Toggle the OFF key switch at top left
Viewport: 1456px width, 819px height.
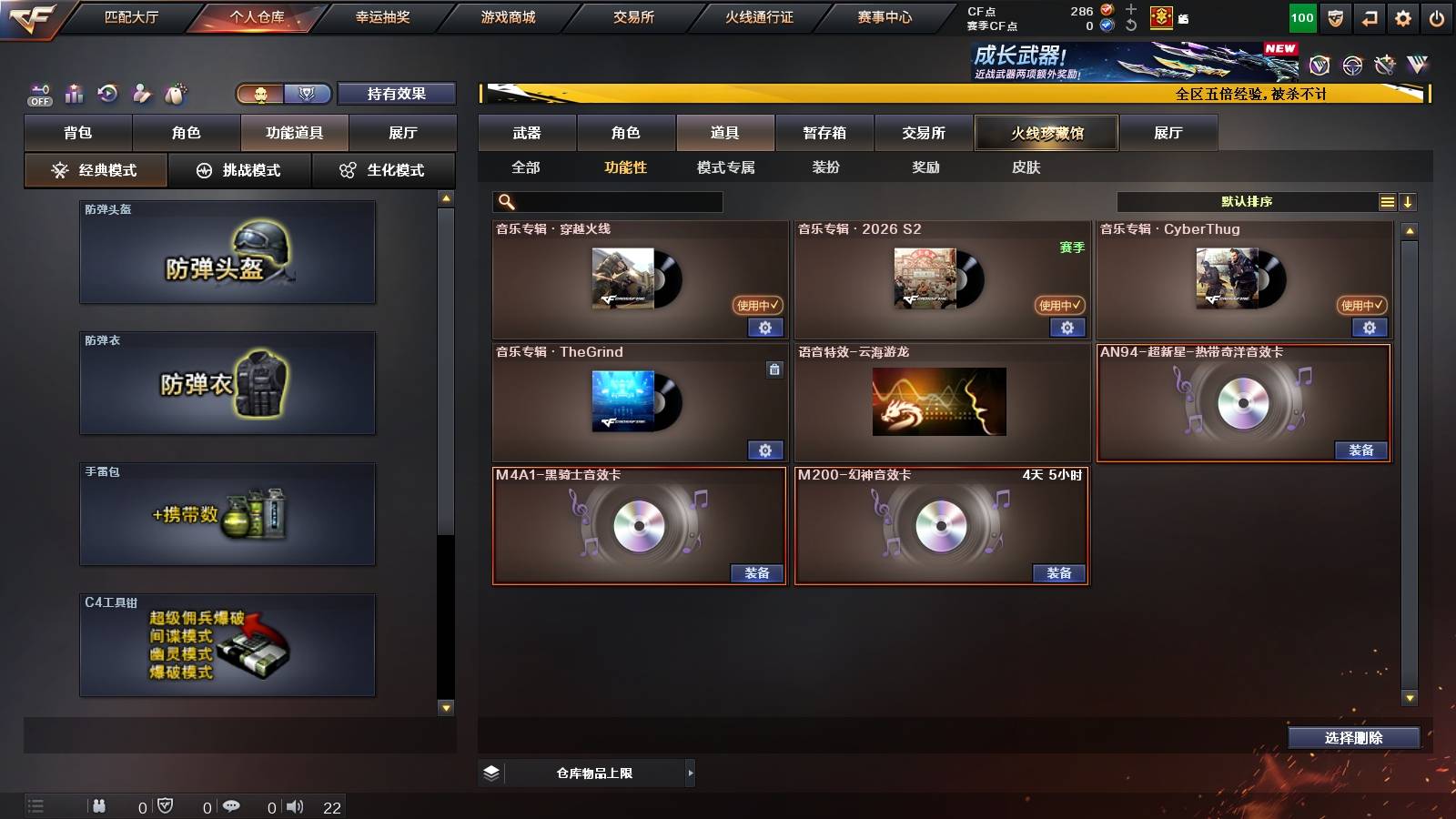coord(38,94)
